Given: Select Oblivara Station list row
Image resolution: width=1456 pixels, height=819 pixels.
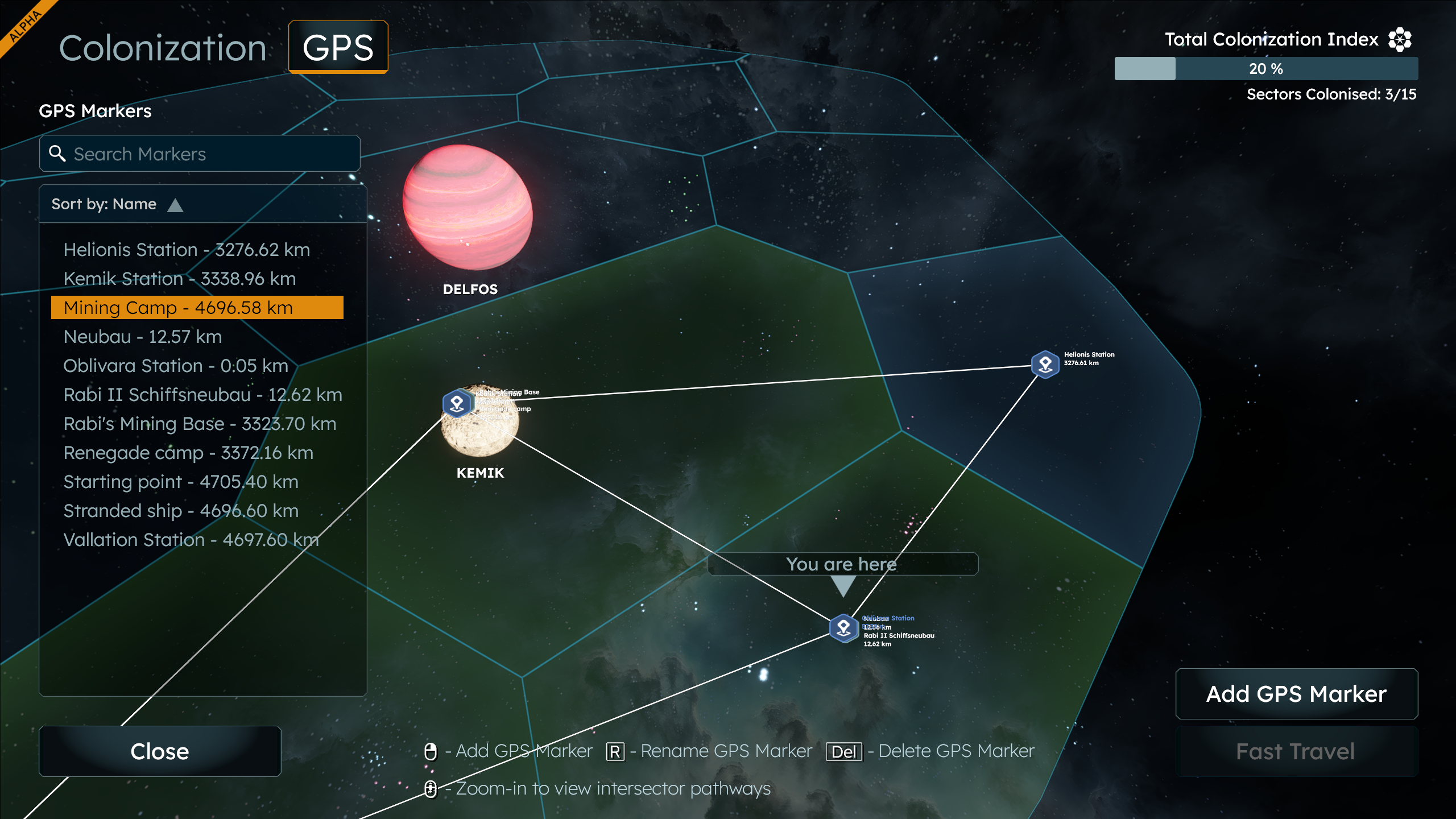Looking at the screenshot, I should pos(176,366).
